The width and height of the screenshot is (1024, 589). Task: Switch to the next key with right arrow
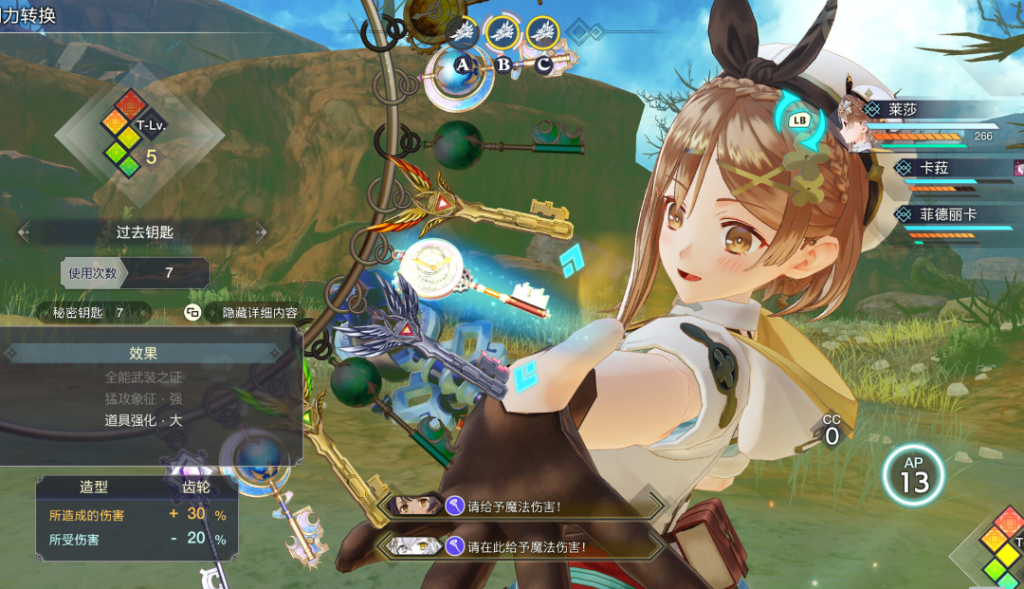click(x=261, y=232)
